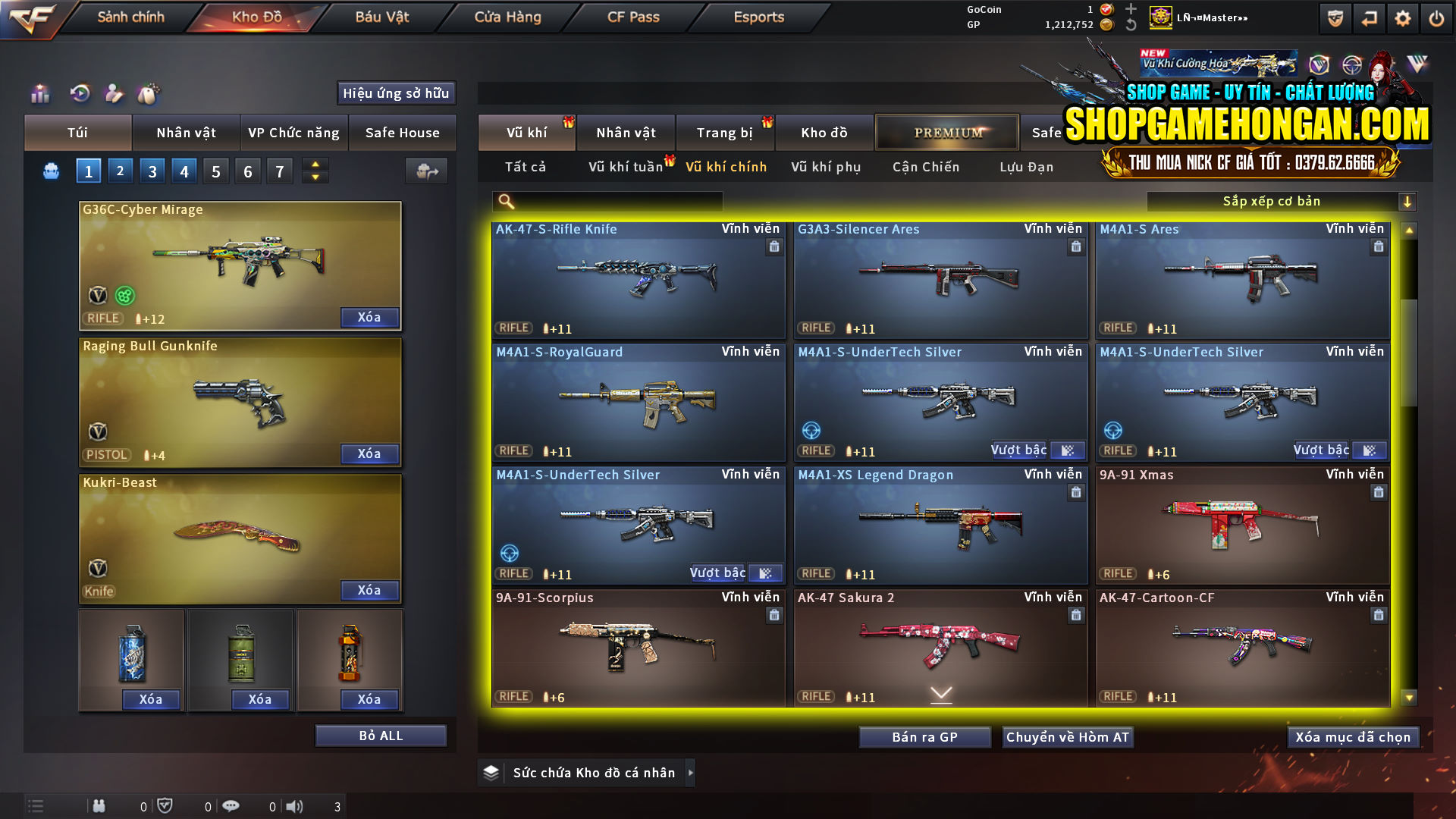Click the Bỏ ALL button

click(x=380, y=735)
